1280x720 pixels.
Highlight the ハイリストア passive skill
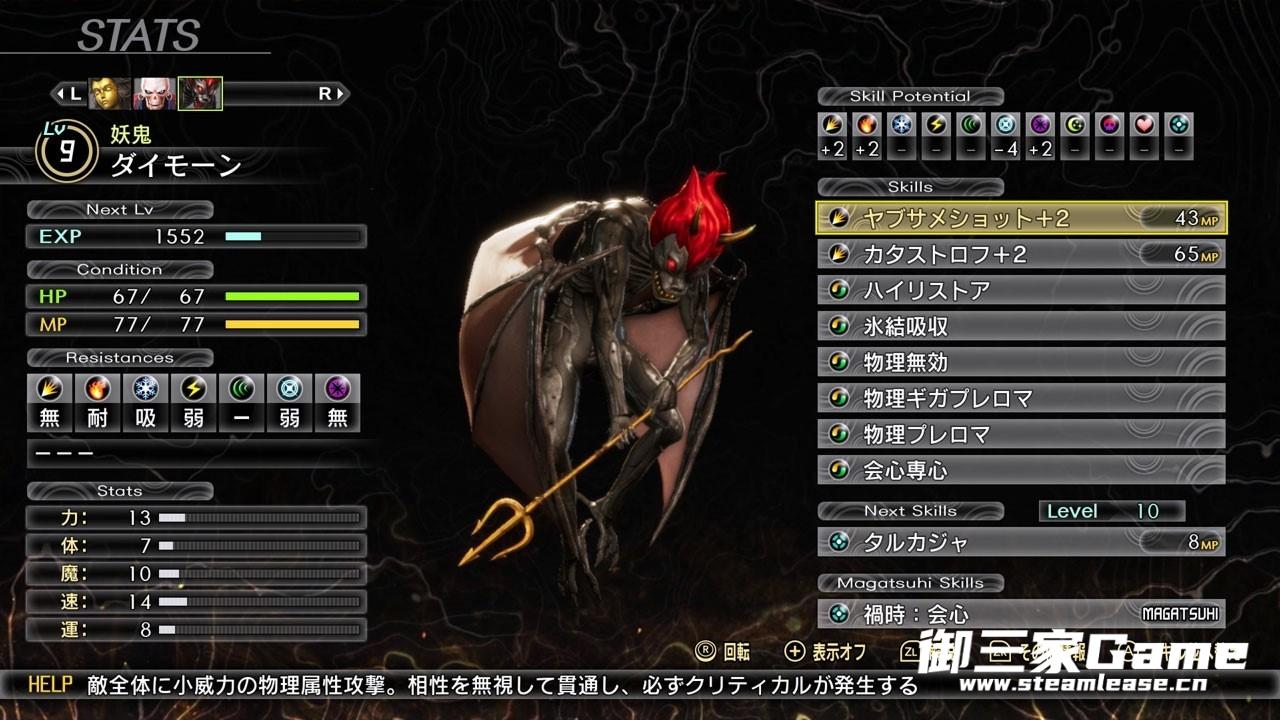click(x=1020, y=290)
